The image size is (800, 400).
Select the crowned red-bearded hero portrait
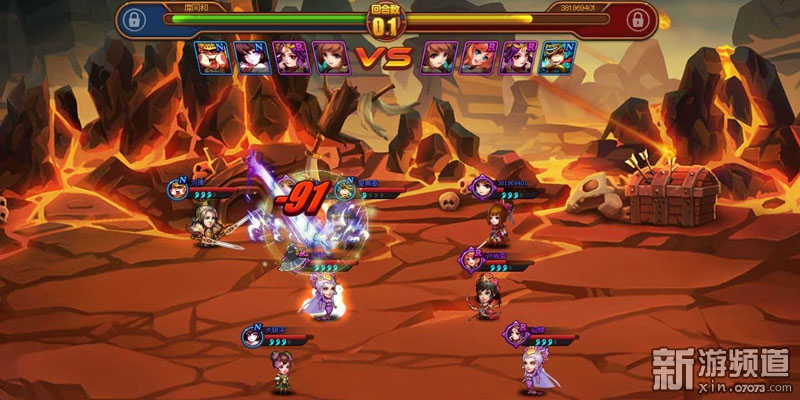[212, 57]
